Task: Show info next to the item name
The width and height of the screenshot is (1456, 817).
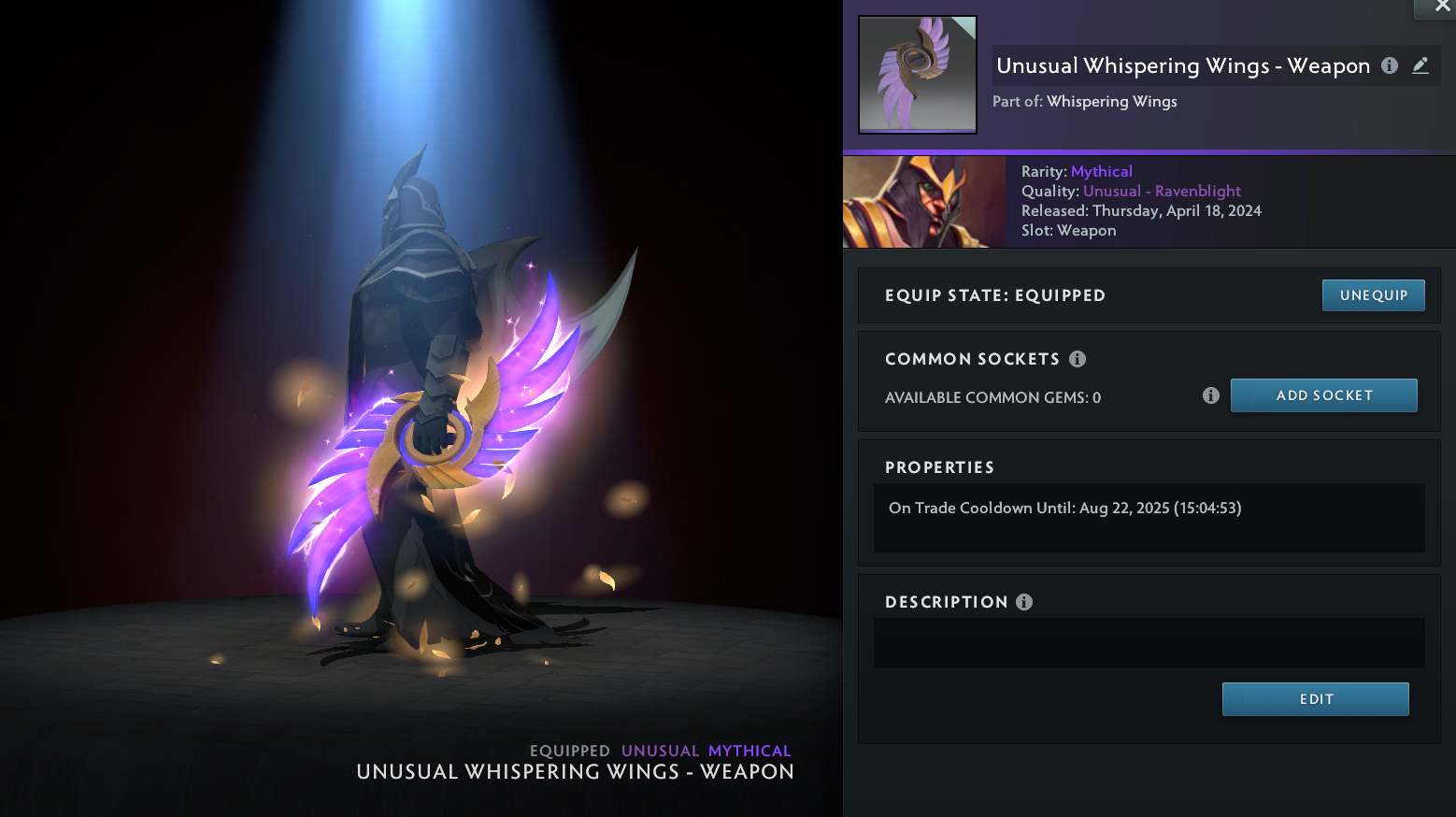Action: click(x=1390, y=65)
